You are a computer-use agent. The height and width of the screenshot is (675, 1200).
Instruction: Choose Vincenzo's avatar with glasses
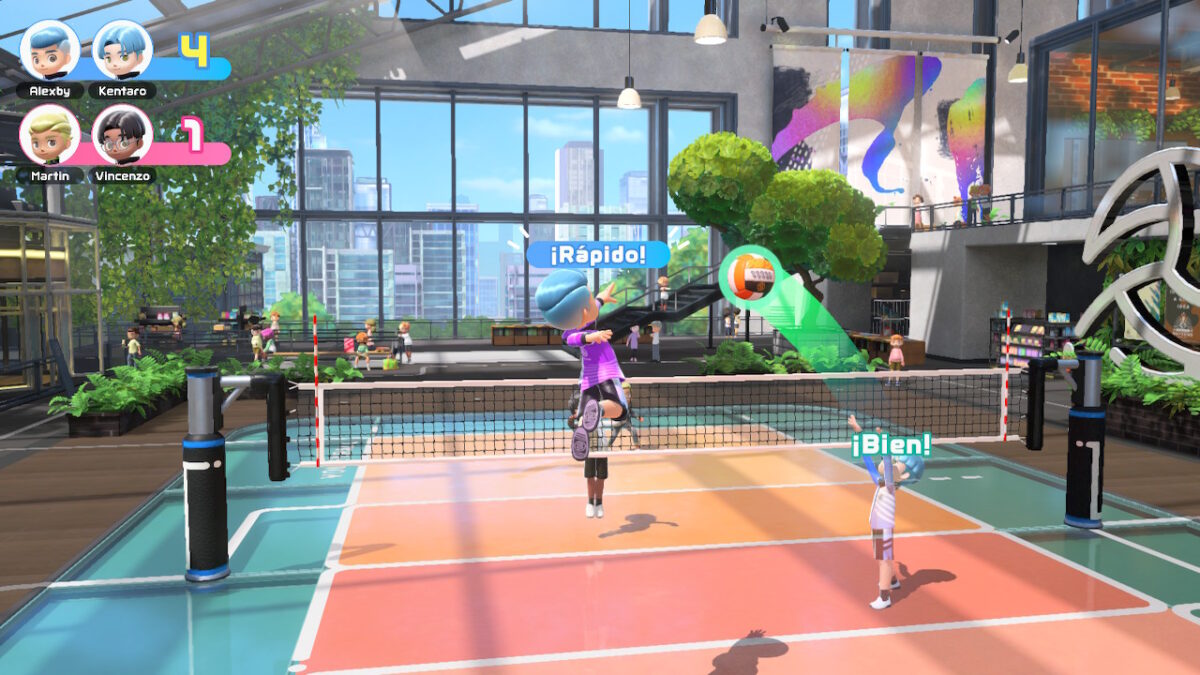click(x=122, y=135)
